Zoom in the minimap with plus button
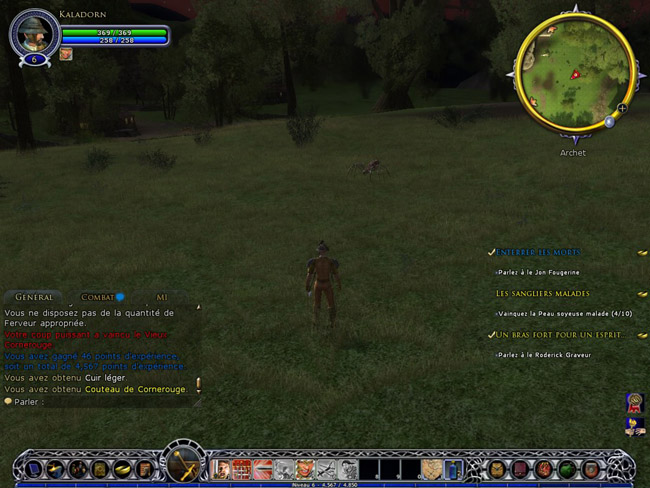650x488 pixels. point(622,108)
